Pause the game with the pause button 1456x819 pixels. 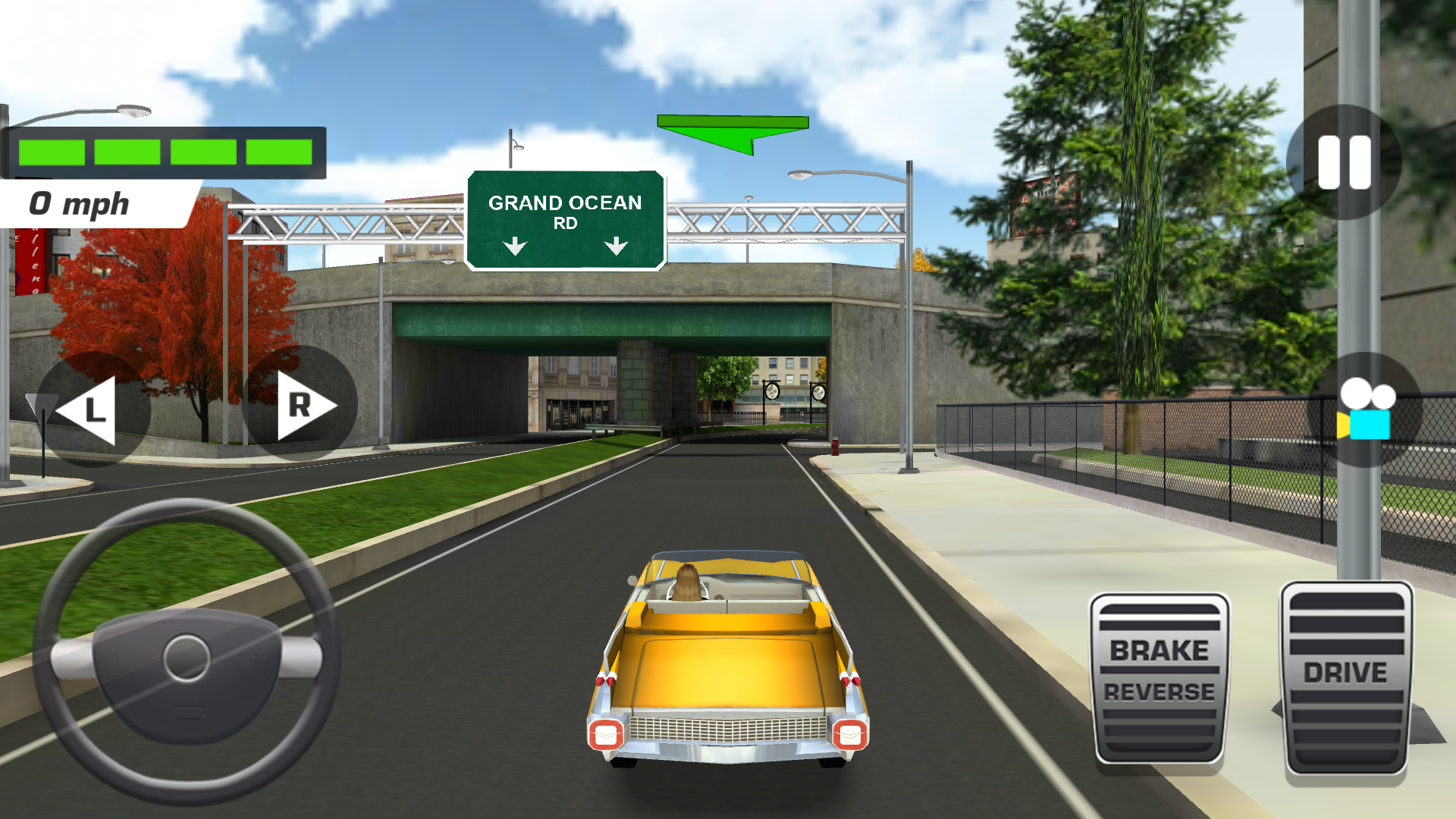click(1344, 162)
